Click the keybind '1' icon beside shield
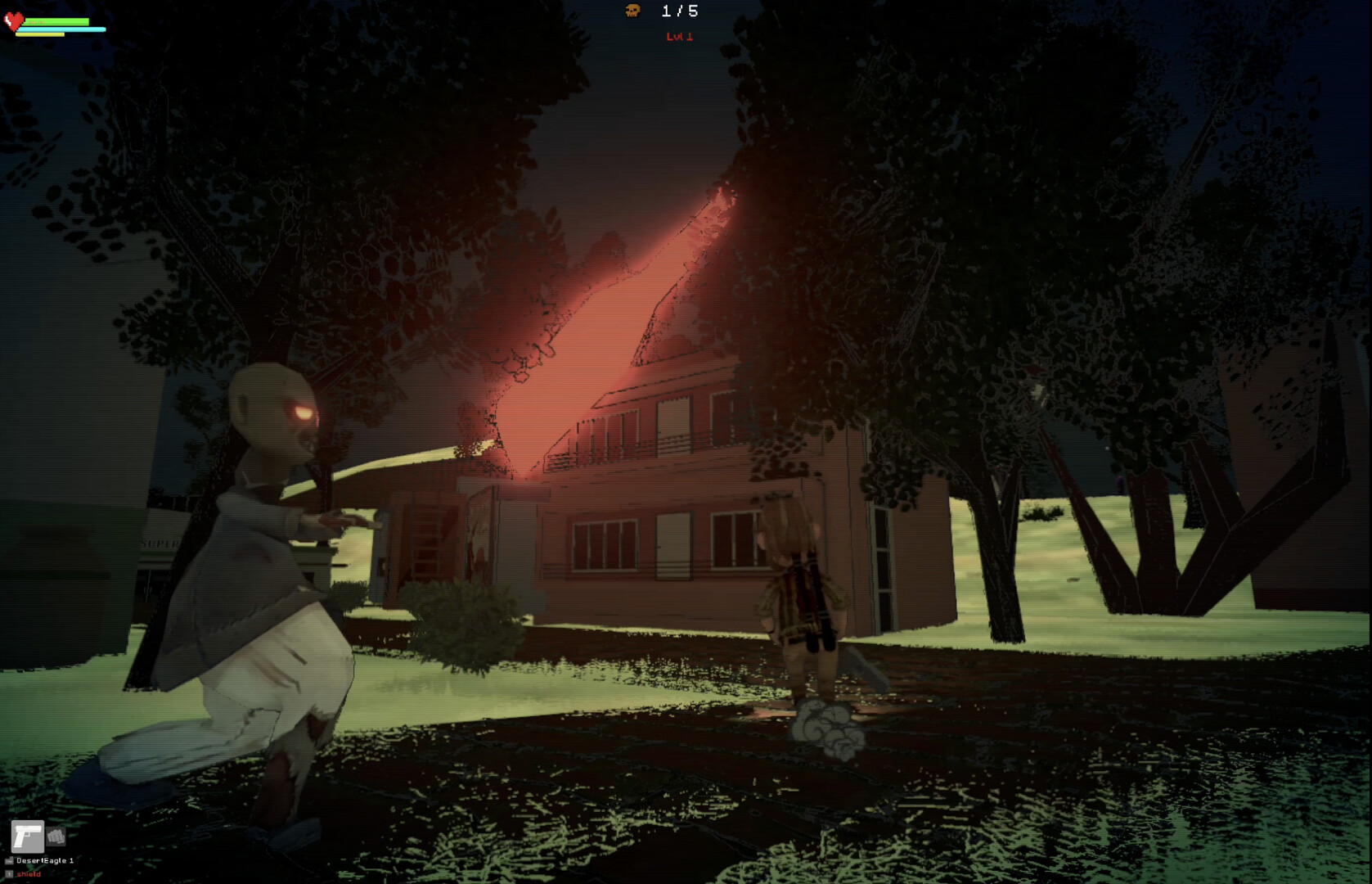The image size is (1372, 884). tap(9, 874)
